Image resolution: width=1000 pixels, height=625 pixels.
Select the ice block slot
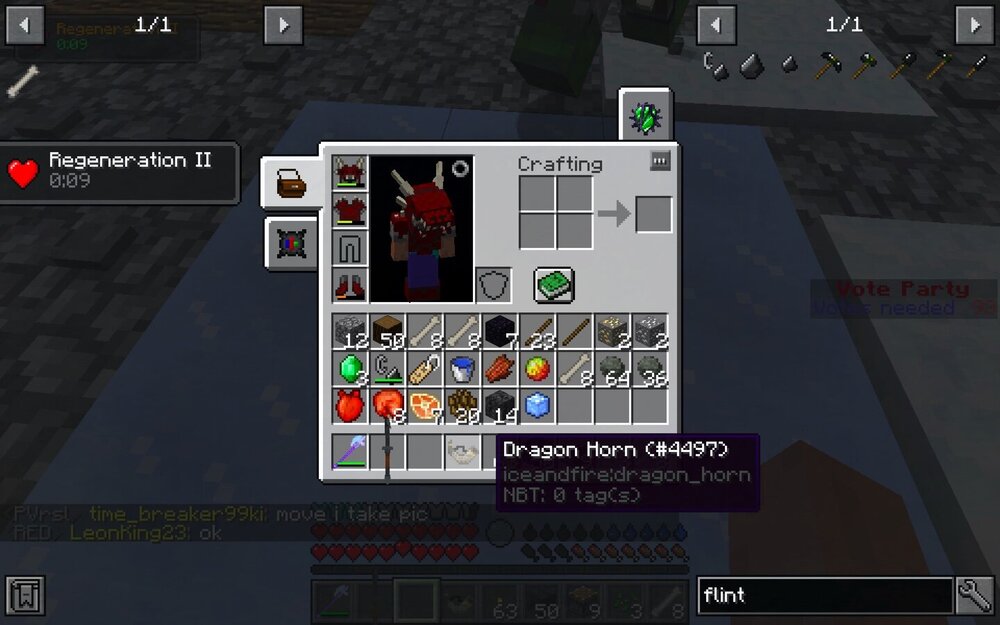coord(537,406)
